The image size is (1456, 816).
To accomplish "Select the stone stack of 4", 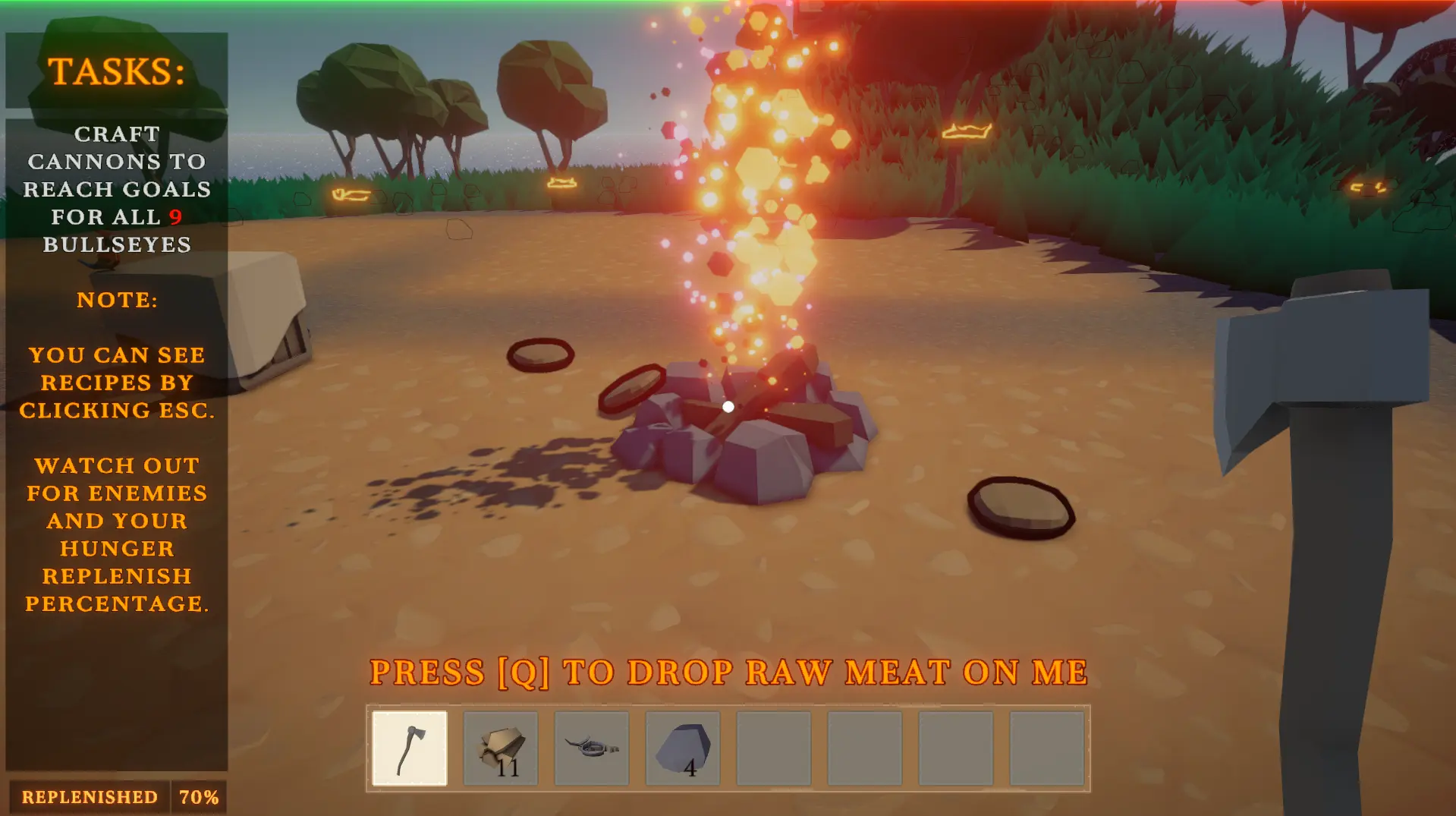I will [x=683, y=748].
